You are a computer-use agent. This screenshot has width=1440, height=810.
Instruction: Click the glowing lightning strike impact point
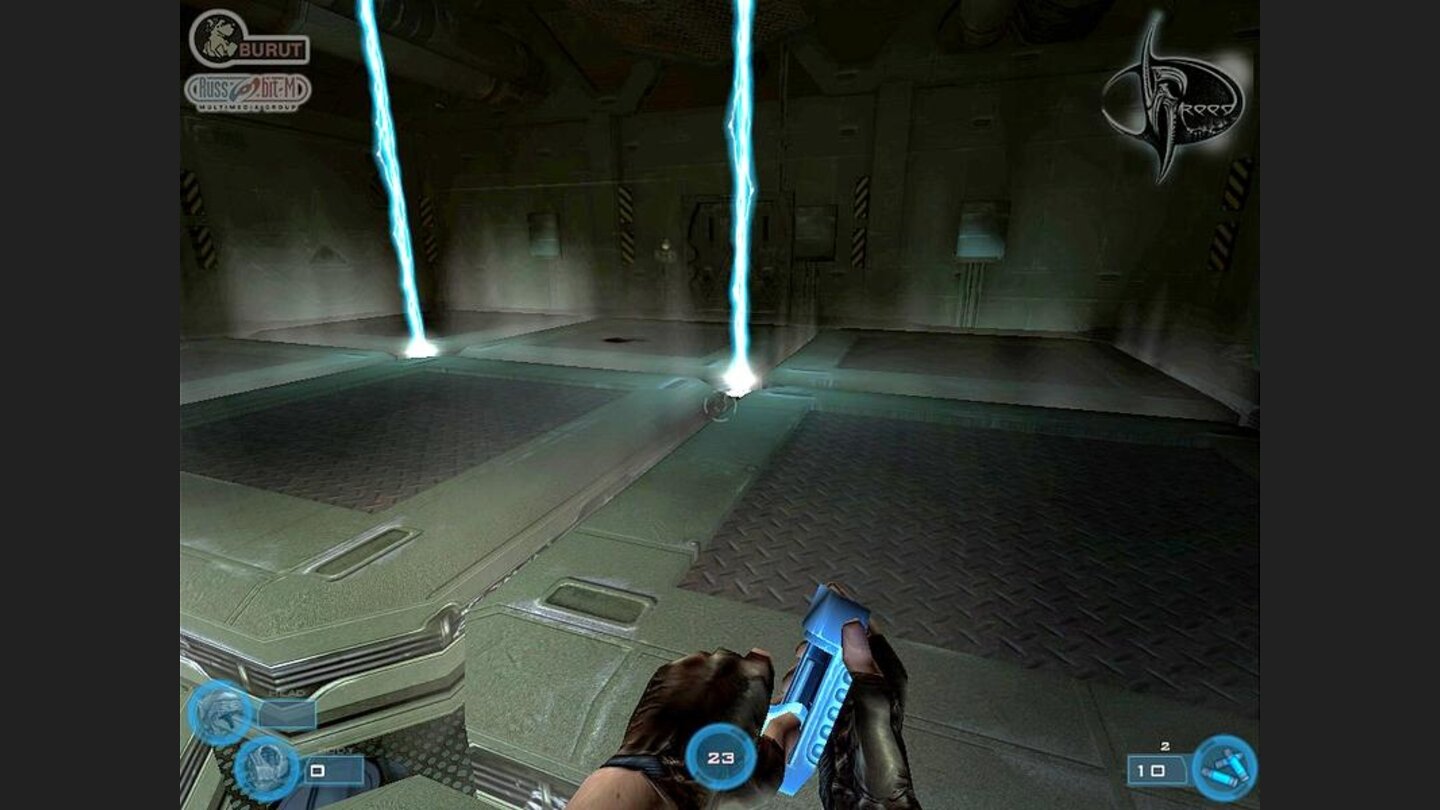tap(740, 380)
